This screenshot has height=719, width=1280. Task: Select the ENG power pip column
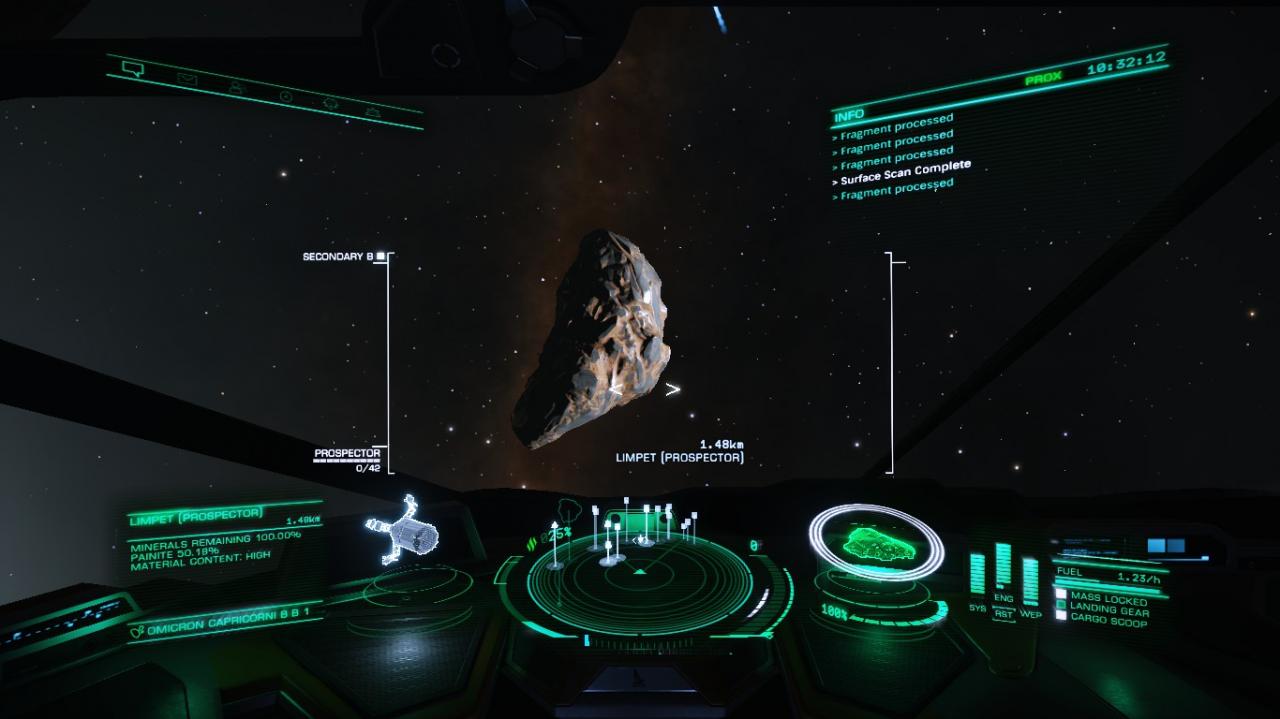click(x=1003, y=568)
